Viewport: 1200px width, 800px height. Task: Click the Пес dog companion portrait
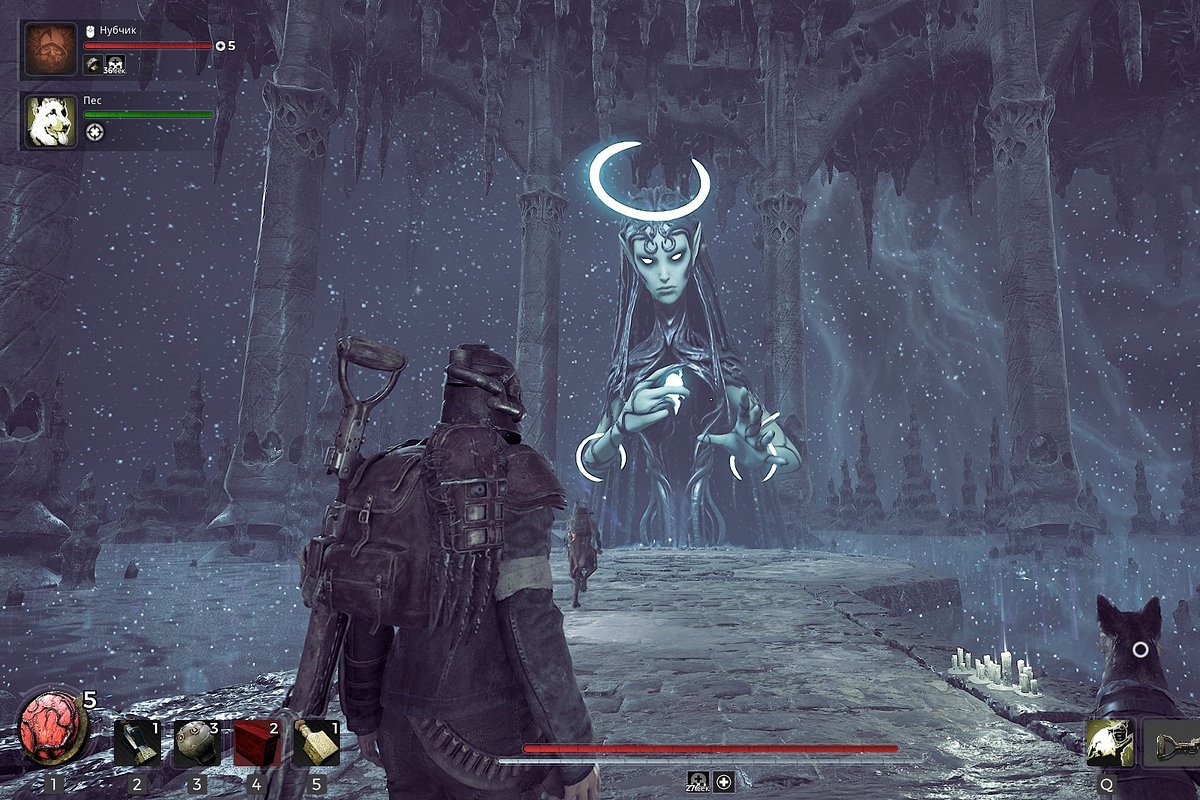pos(50,121)
